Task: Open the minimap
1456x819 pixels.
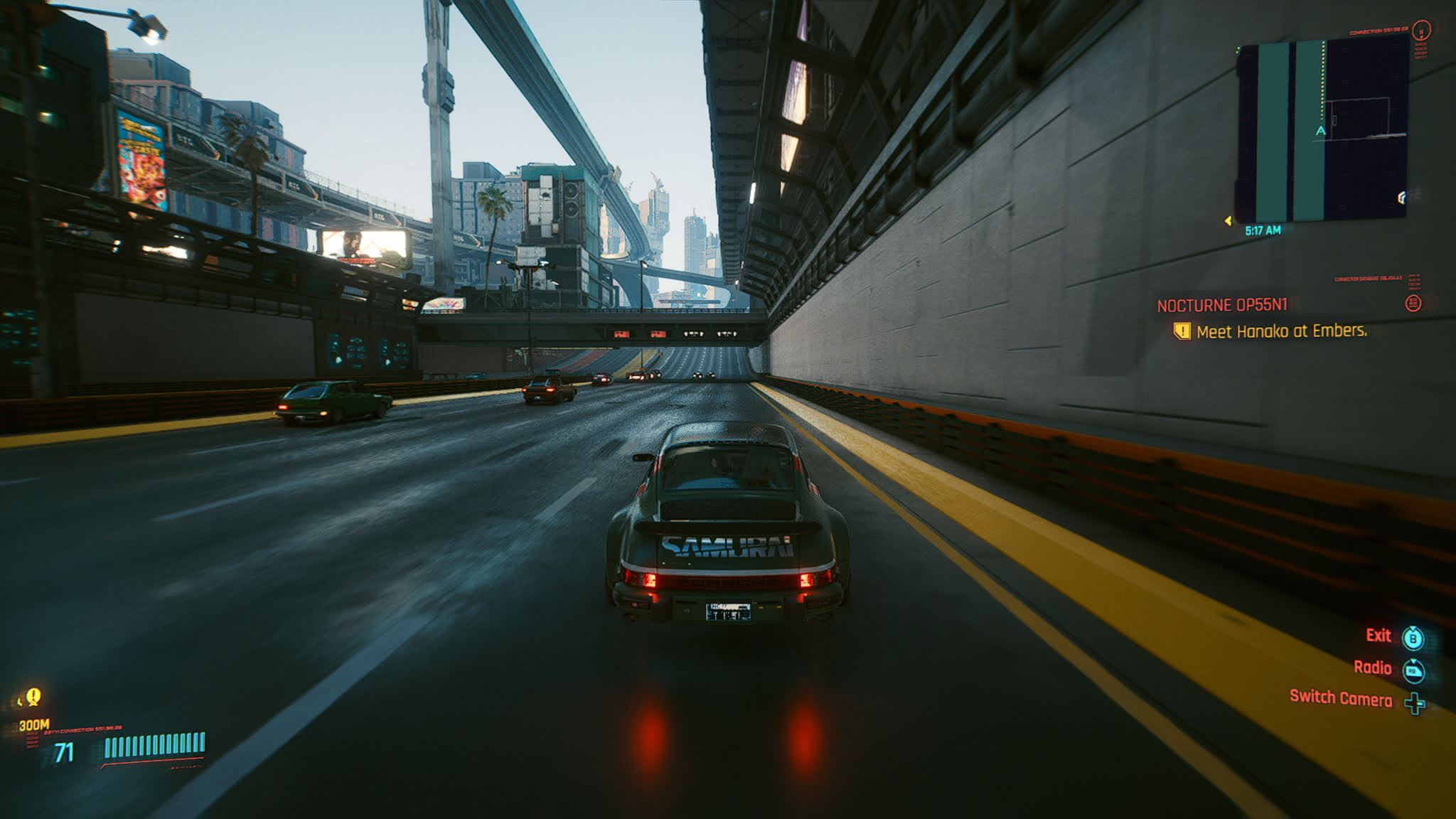Action: (x=1322, y=131)
